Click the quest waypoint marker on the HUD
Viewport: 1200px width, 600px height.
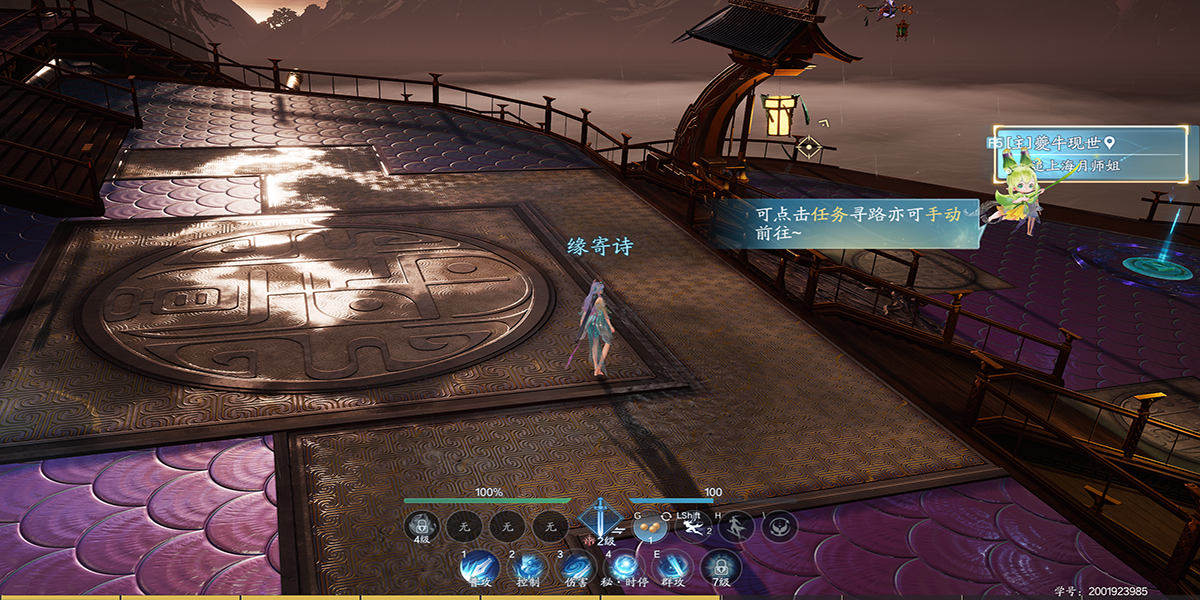coord(808,148)
